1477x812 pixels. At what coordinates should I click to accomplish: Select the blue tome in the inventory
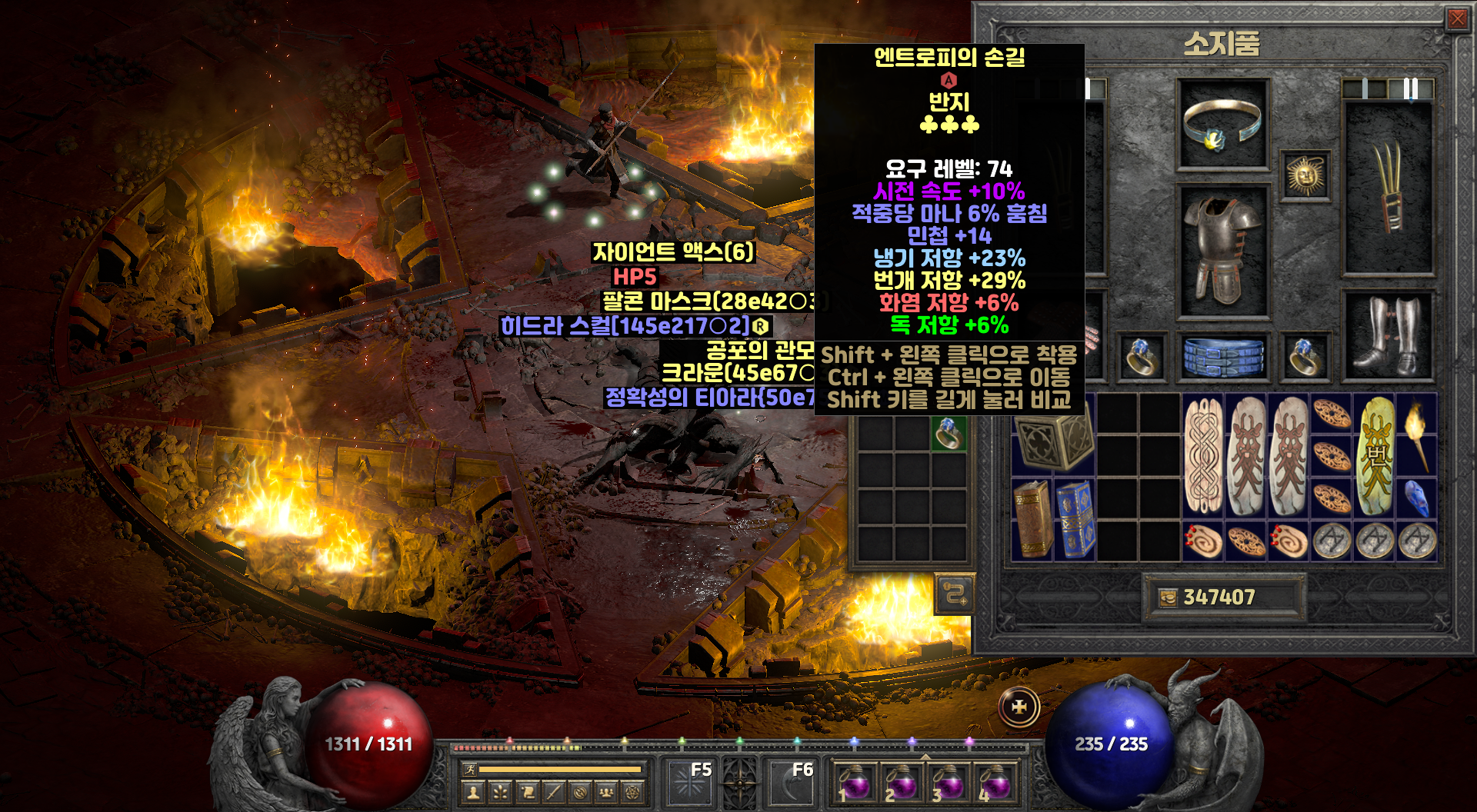click(1075, 519)
